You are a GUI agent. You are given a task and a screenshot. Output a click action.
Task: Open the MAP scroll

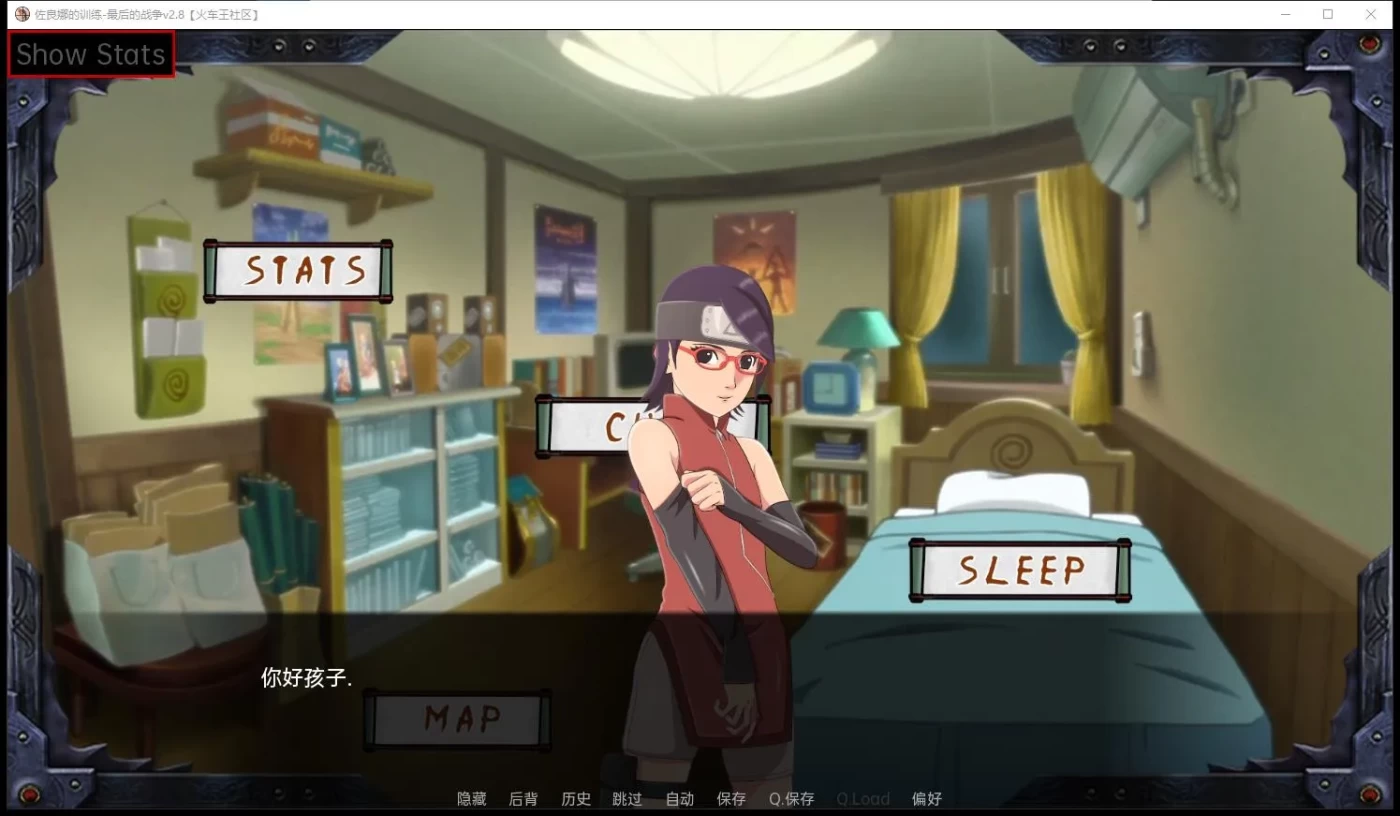(x=457, y=718)
